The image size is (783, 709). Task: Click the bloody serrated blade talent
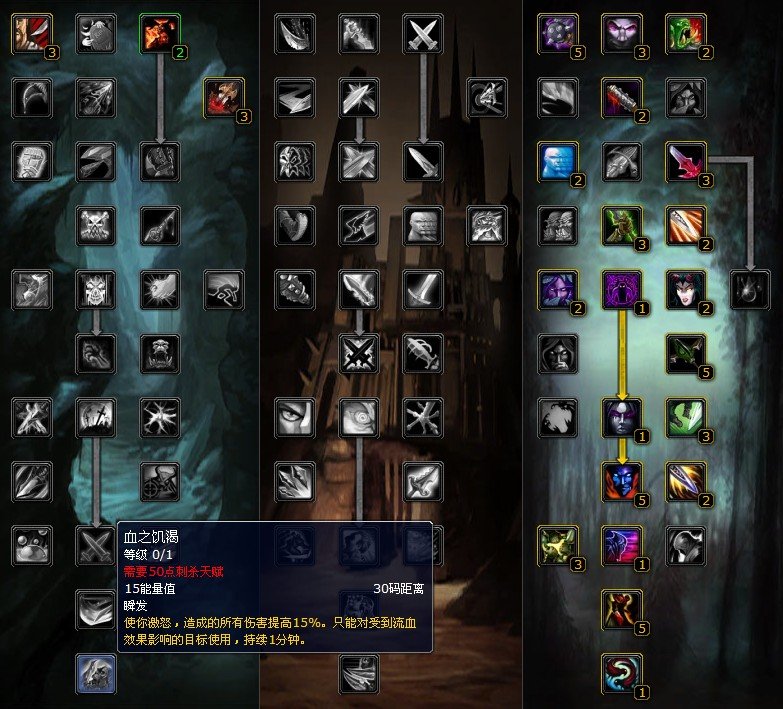(x=621, y=97)
